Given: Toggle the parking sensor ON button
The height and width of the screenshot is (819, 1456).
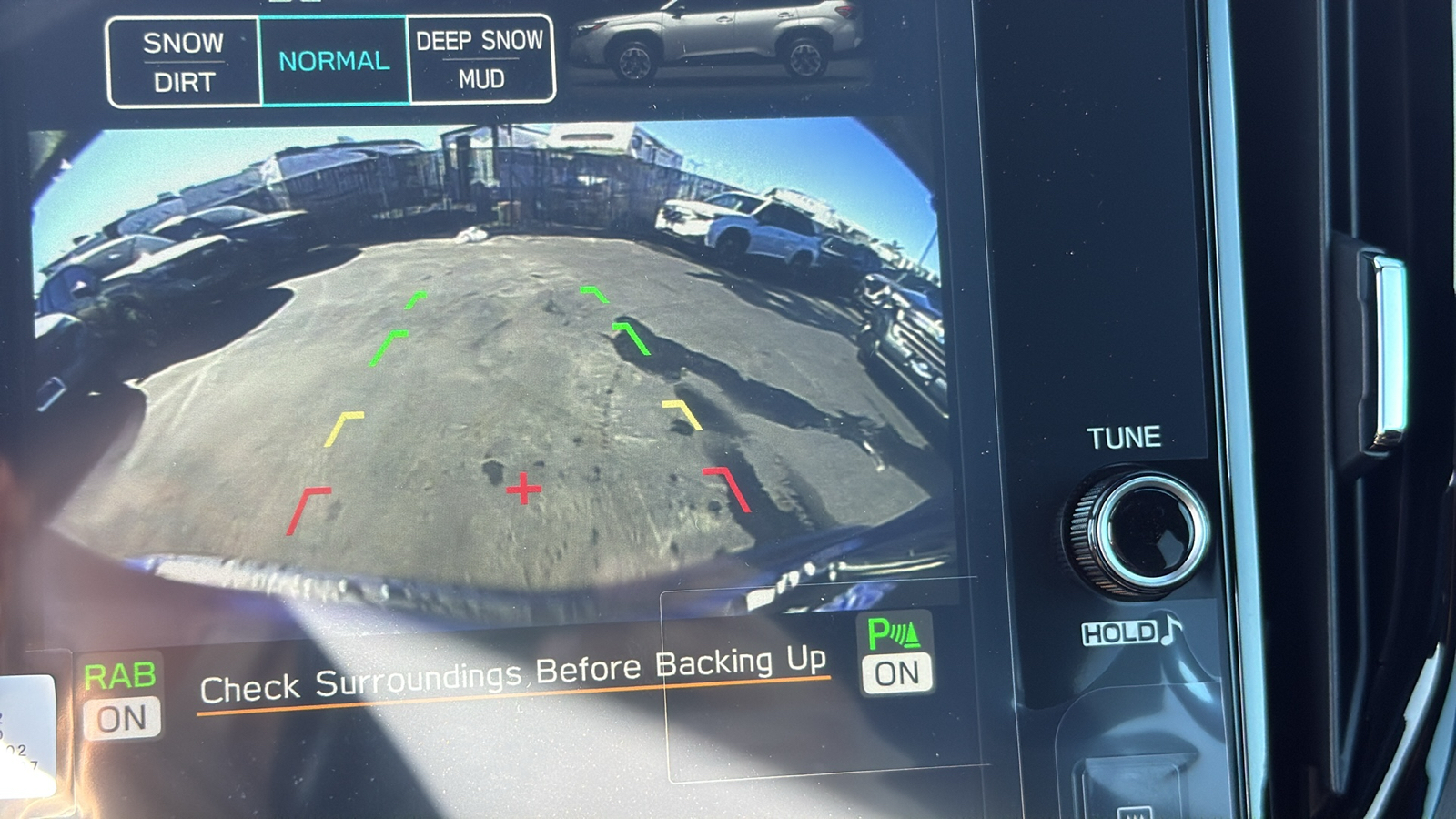Looking at the screenshot, I should tap(896, 655).
